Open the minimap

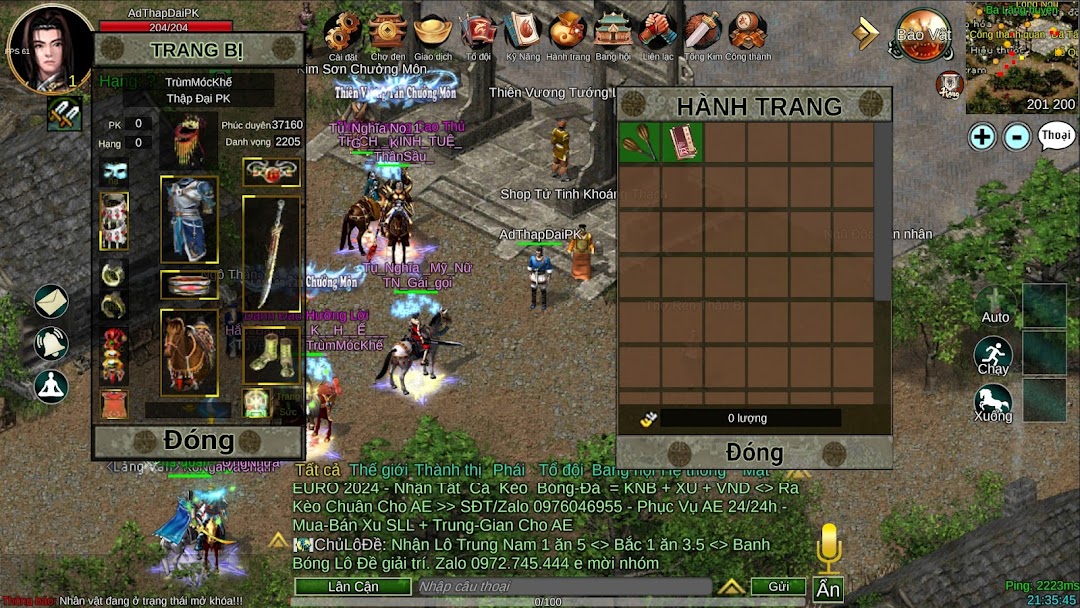tap(1021, 56)
